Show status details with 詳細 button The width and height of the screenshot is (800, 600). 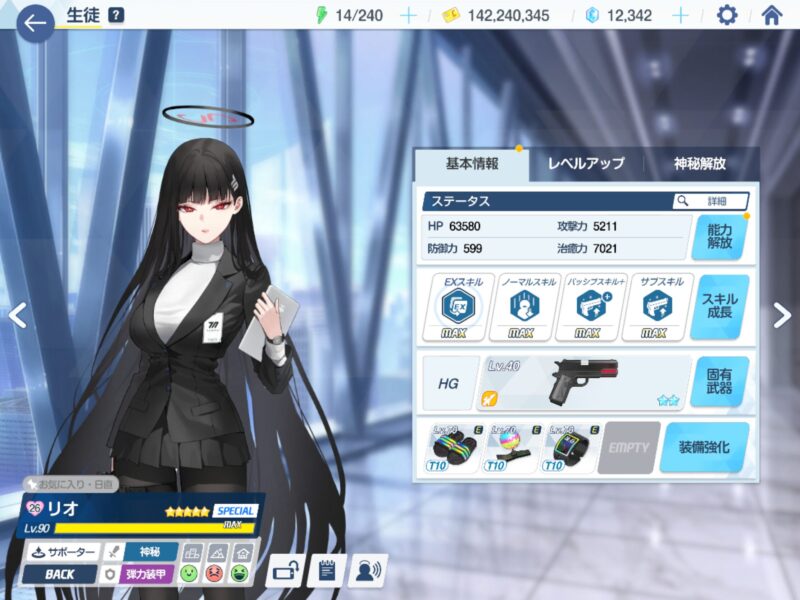point(711,201)
